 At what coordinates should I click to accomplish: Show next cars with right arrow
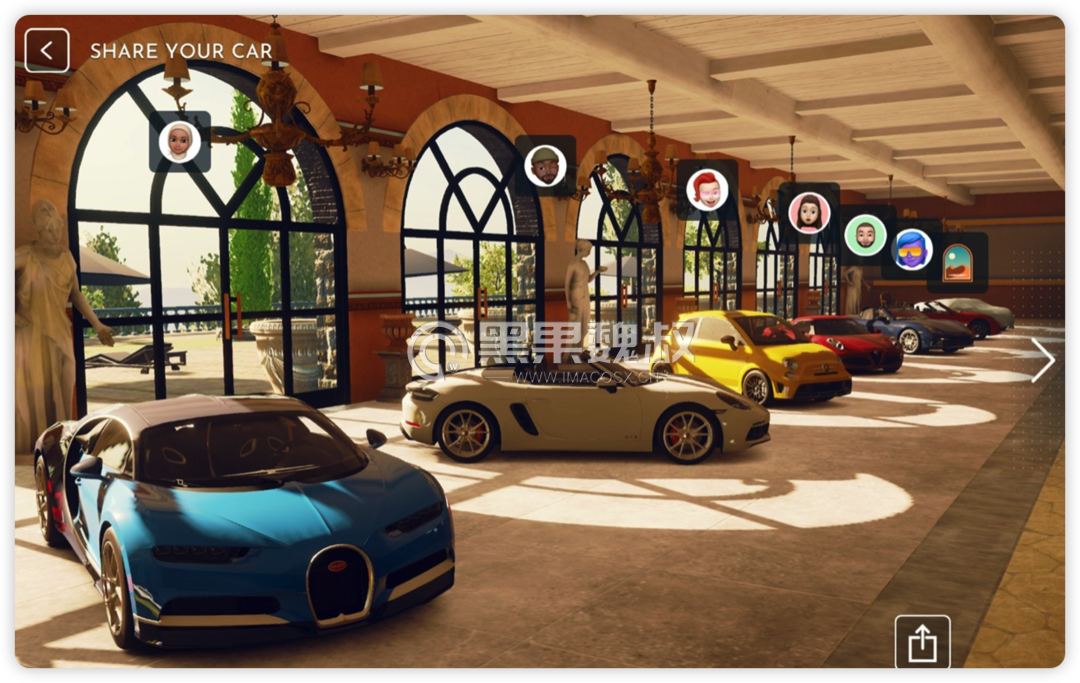(x=1042, y=360)
